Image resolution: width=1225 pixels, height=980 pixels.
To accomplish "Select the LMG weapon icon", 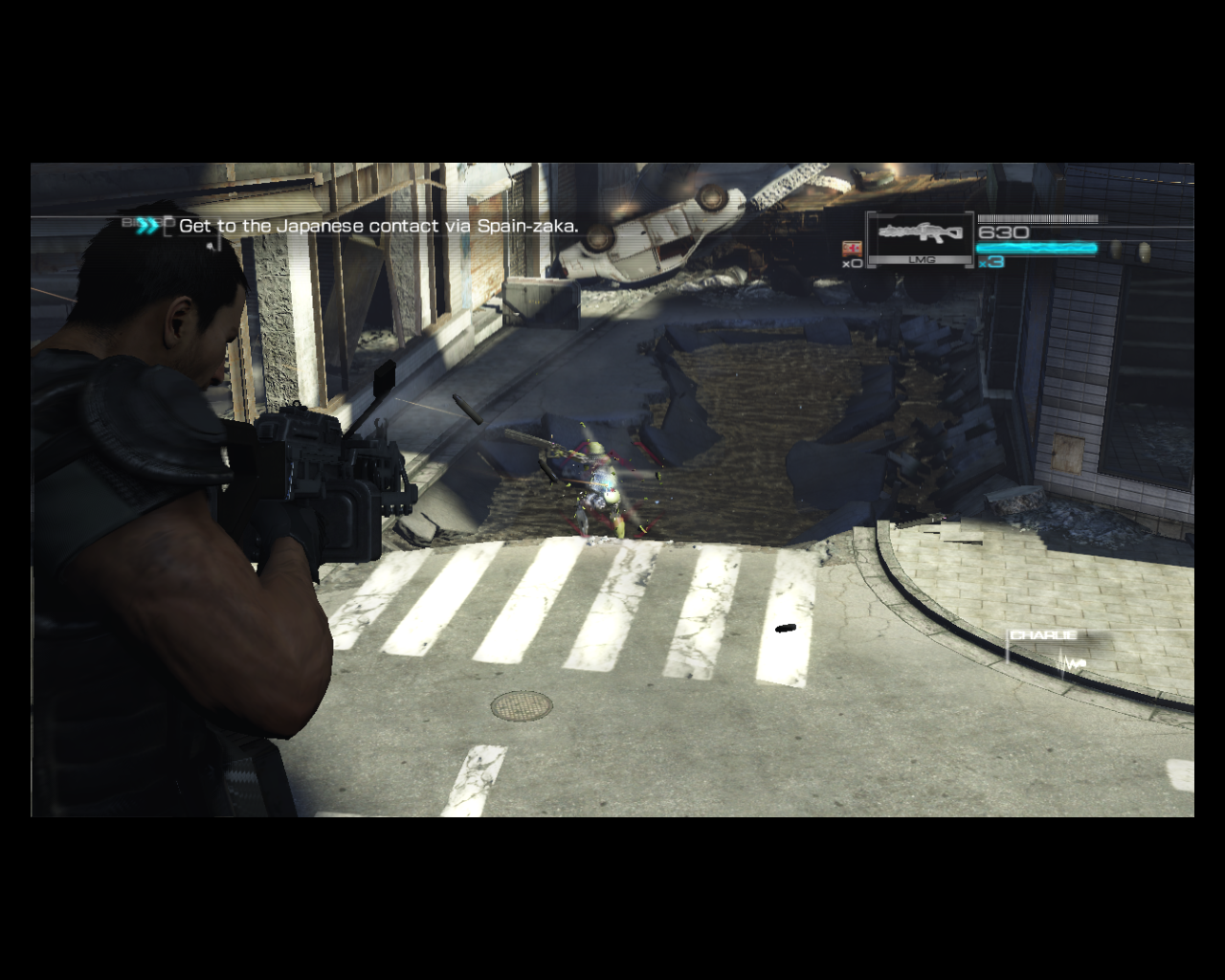I will [x=920, y=235].
